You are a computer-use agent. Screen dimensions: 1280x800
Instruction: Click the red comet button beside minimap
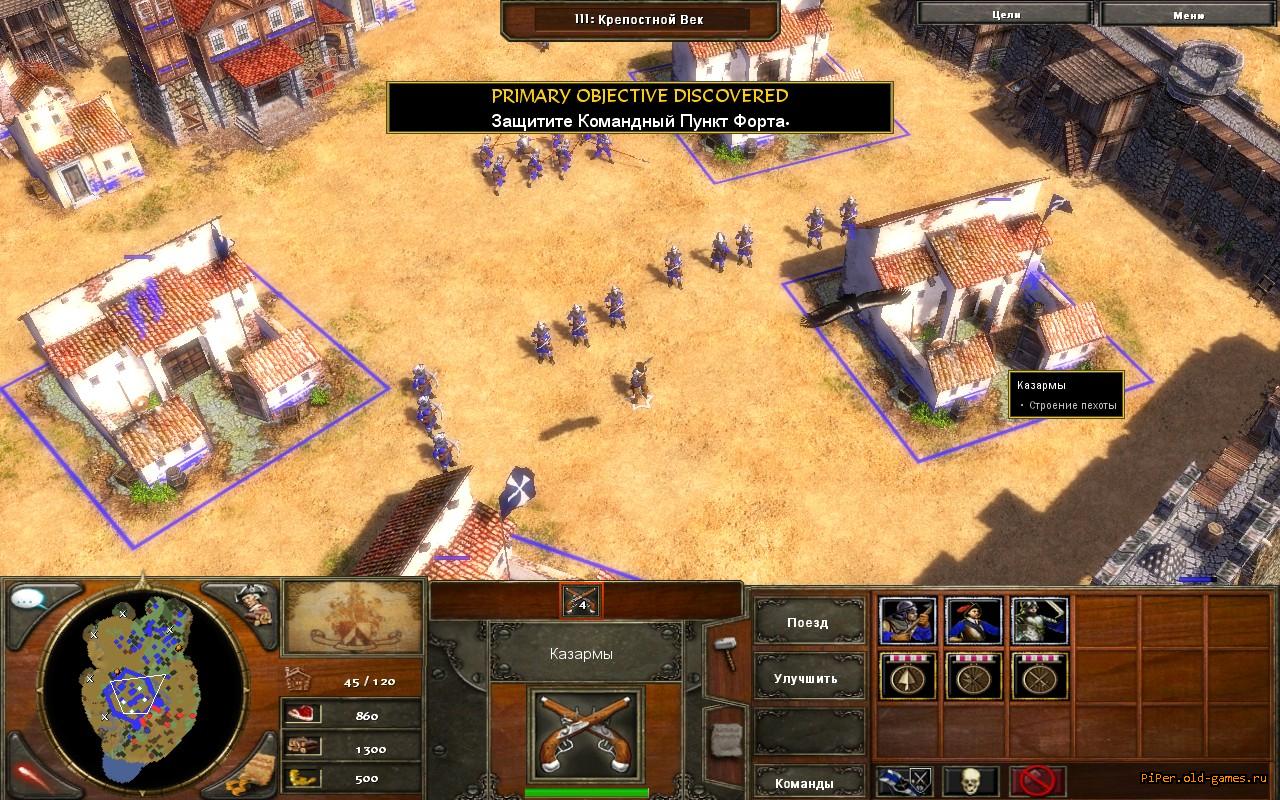point(30,772)
